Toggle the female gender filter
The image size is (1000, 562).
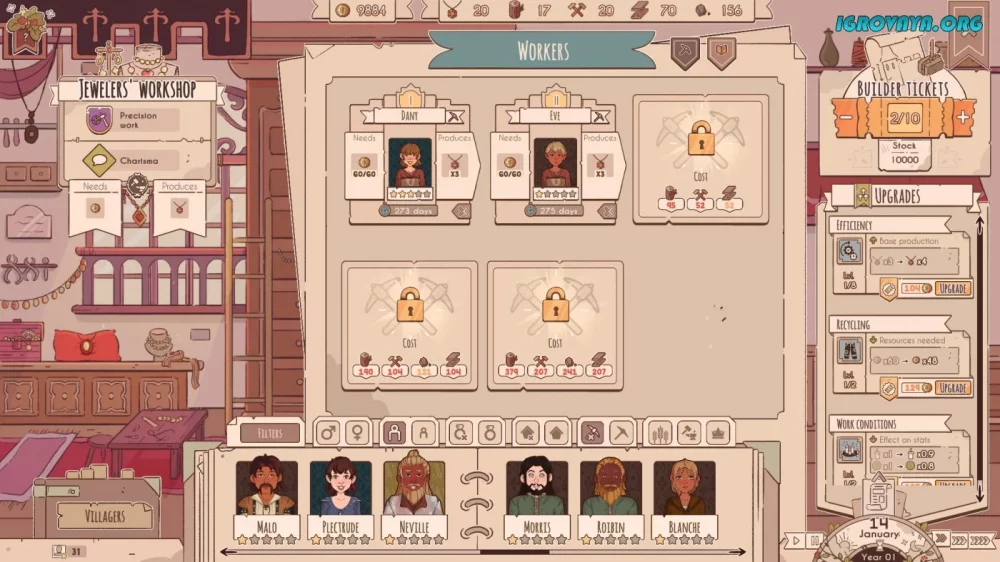tap(356, 432)
